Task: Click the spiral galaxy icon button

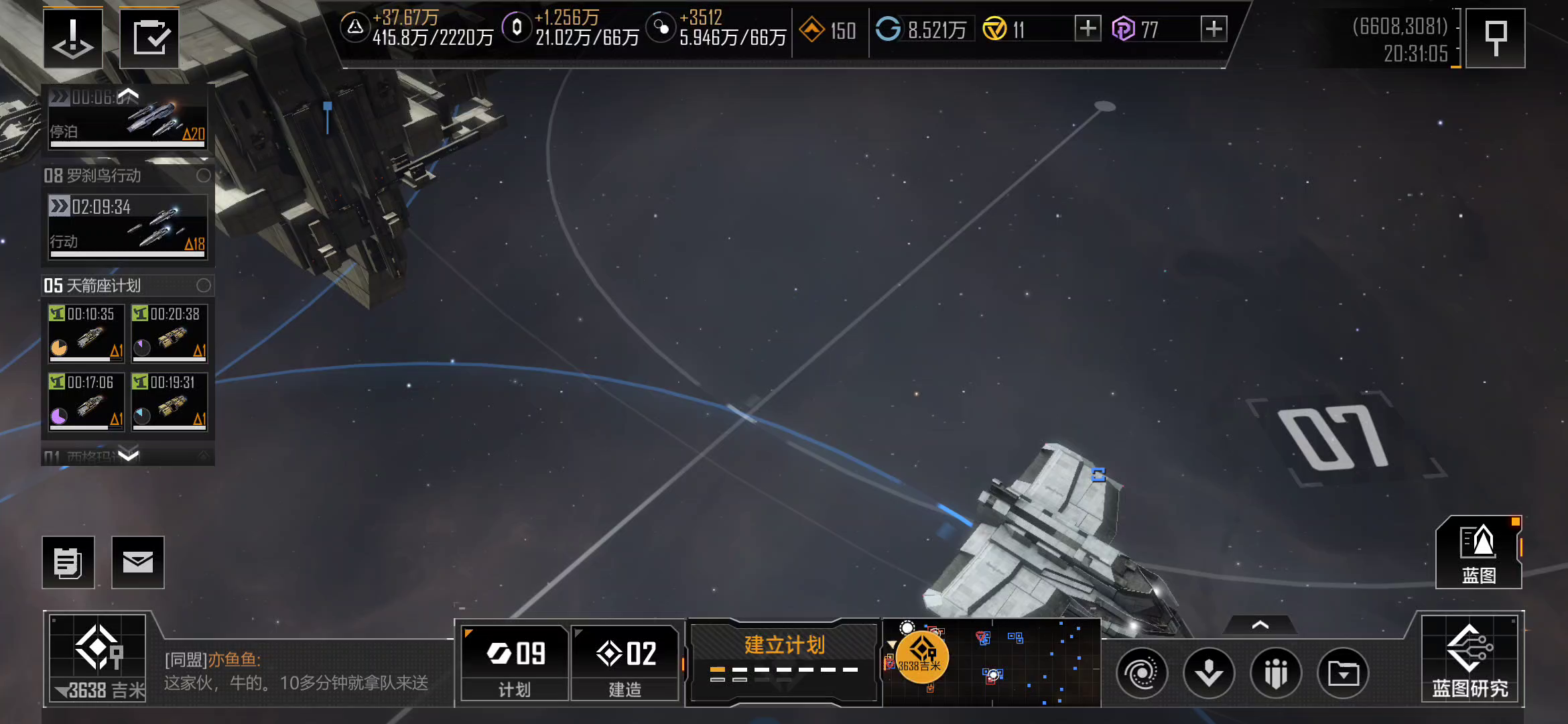Action: click(x=1142, y=672)
